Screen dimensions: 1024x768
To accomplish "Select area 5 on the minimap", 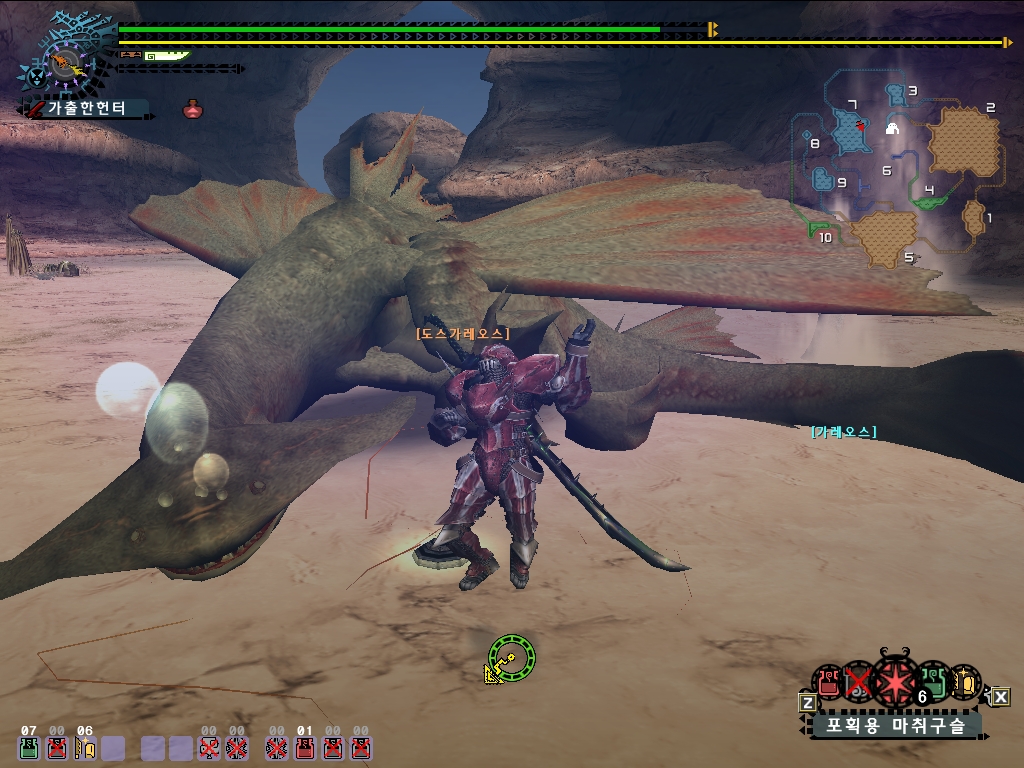I will [x=885, y=238].
